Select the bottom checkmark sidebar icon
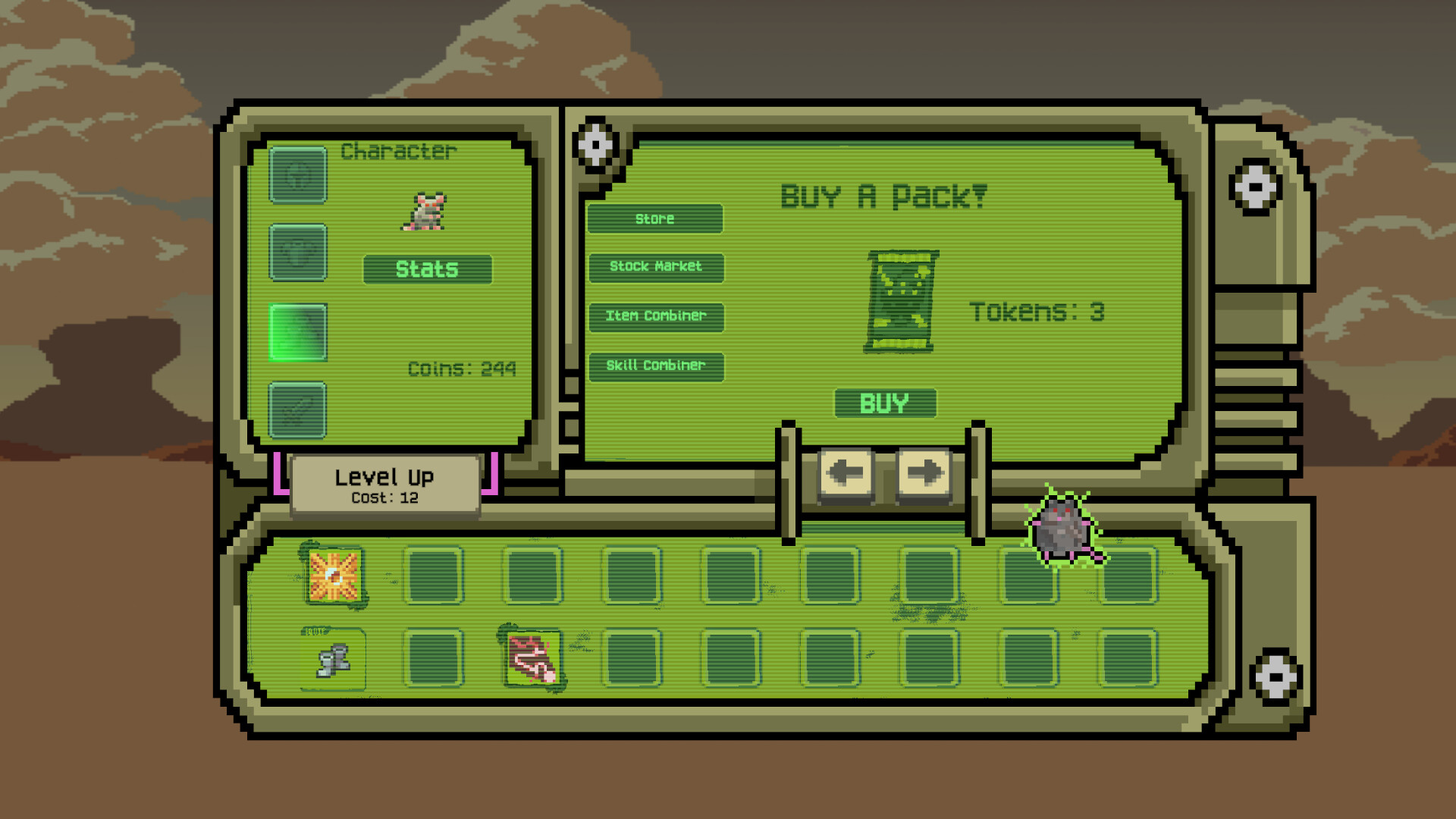Screen dimensions: 1456x819 click(x=298, y=411)
